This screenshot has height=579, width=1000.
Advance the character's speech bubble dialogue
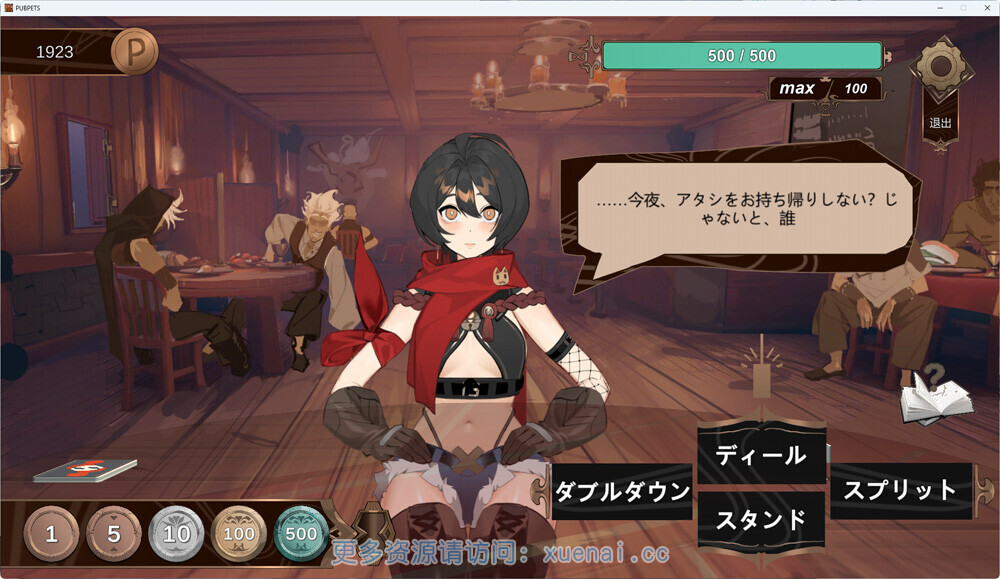(x=738, y=212)
